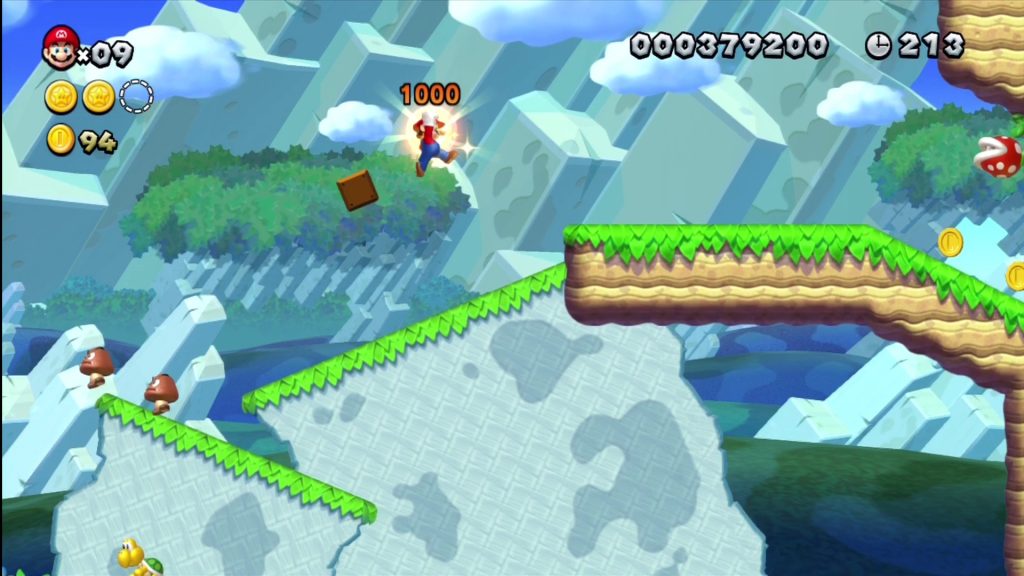1024x576 pixels.
Task: Select the empty star coin slot
Action: click(x=136, y=96)
